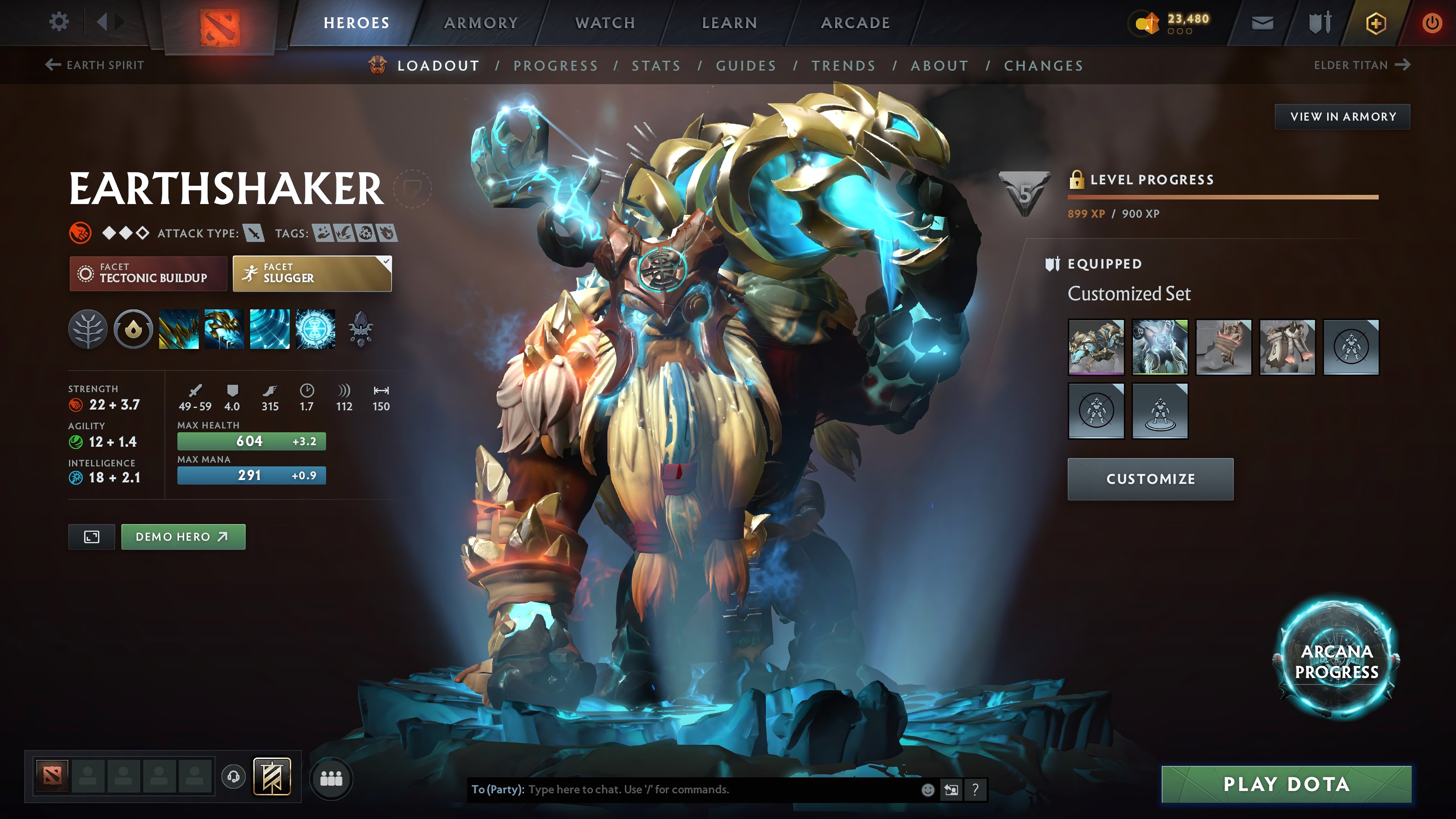1456x819 pixels.
Task: Click VIEW IN ARMORY button
Action: [x=1343, y=117]
